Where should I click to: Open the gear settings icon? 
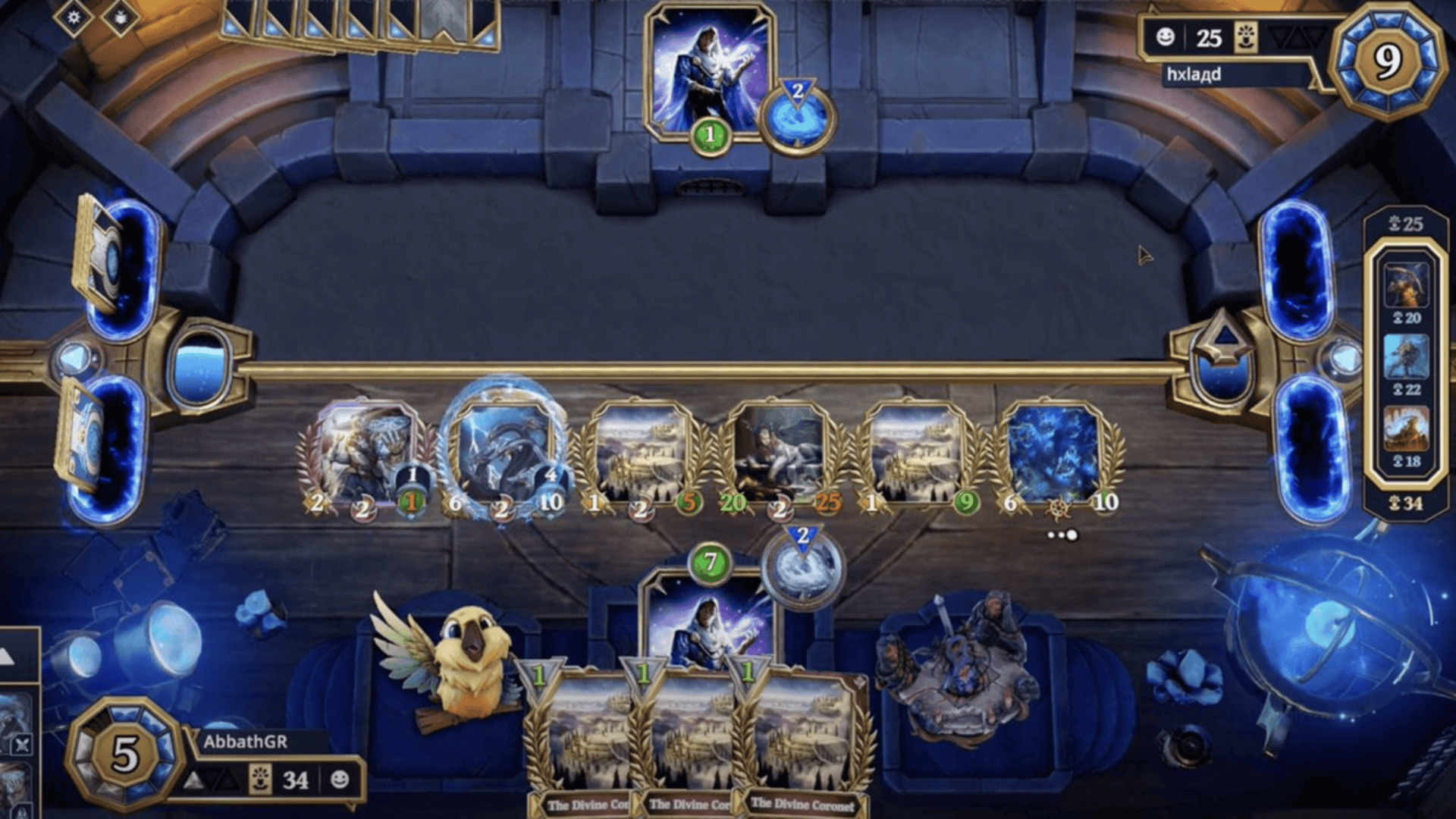point(74,17)
